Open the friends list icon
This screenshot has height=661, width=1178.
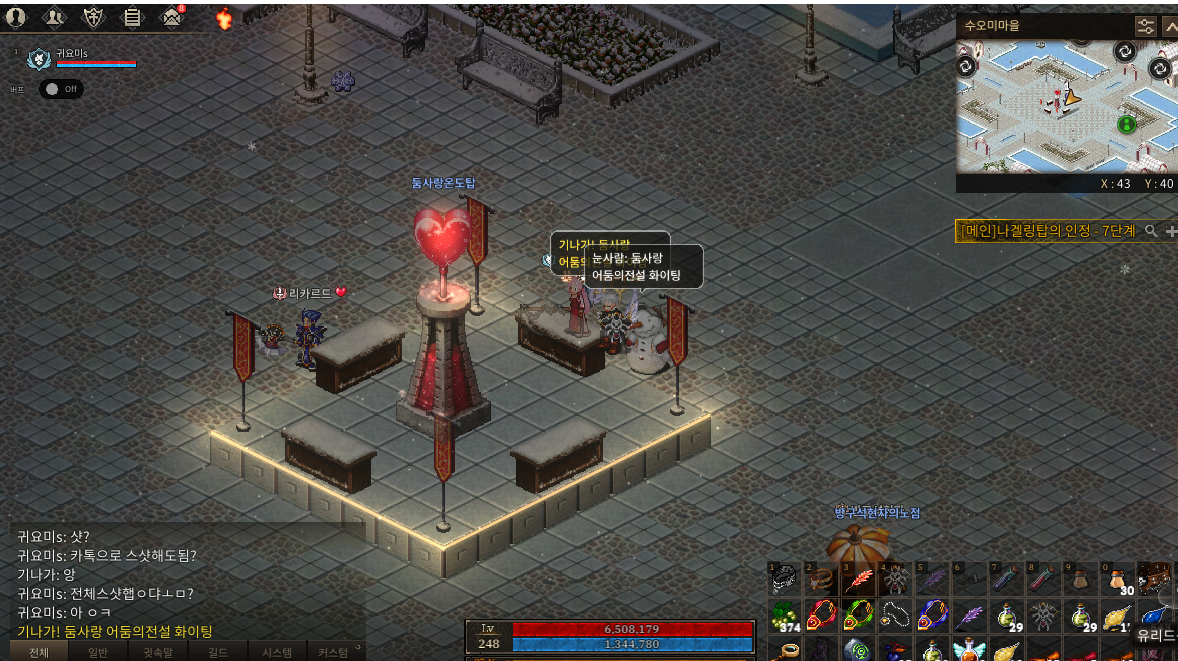coord(54,17)
